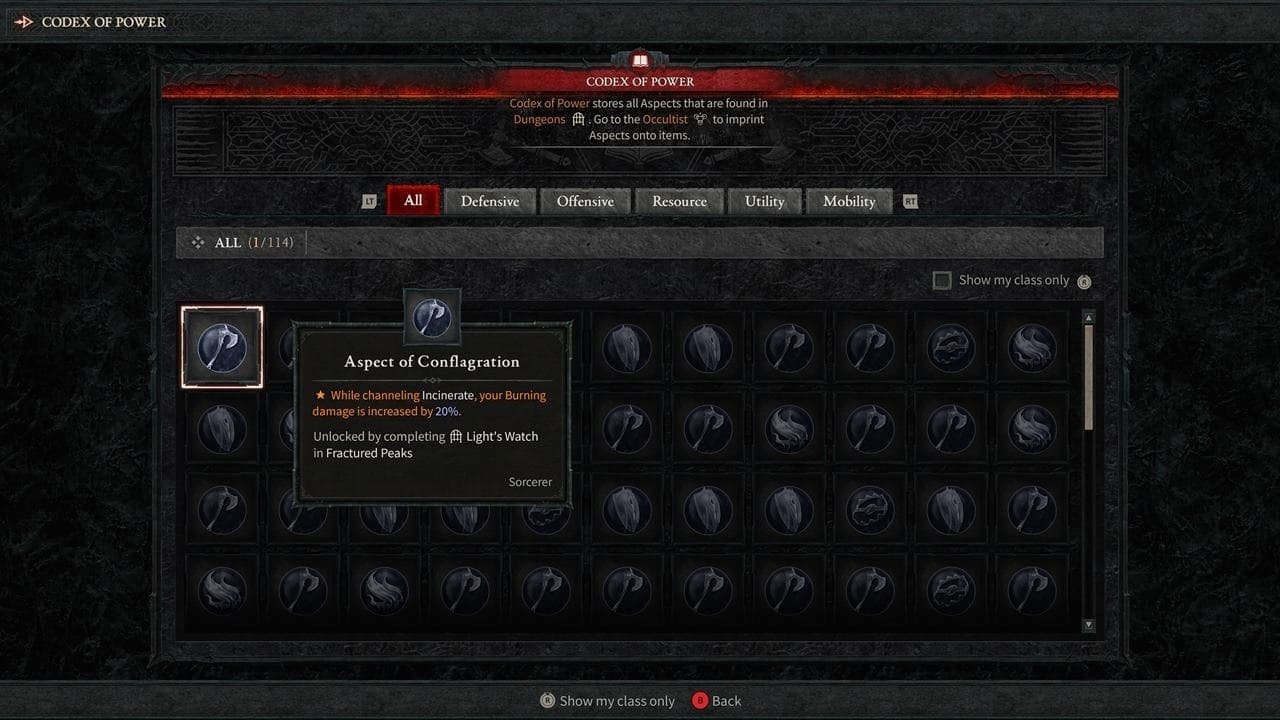Select the highlighted Aspect of Conflagration icon

coord(222,346)
